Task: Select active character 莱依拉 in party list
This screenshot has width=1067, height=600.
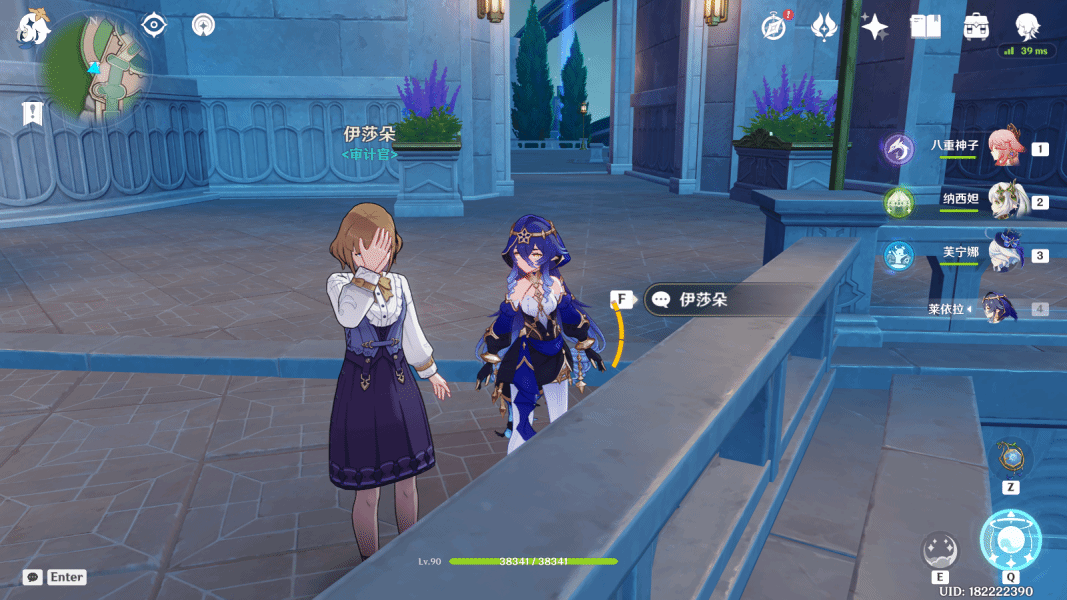Action: (1000, 308)
